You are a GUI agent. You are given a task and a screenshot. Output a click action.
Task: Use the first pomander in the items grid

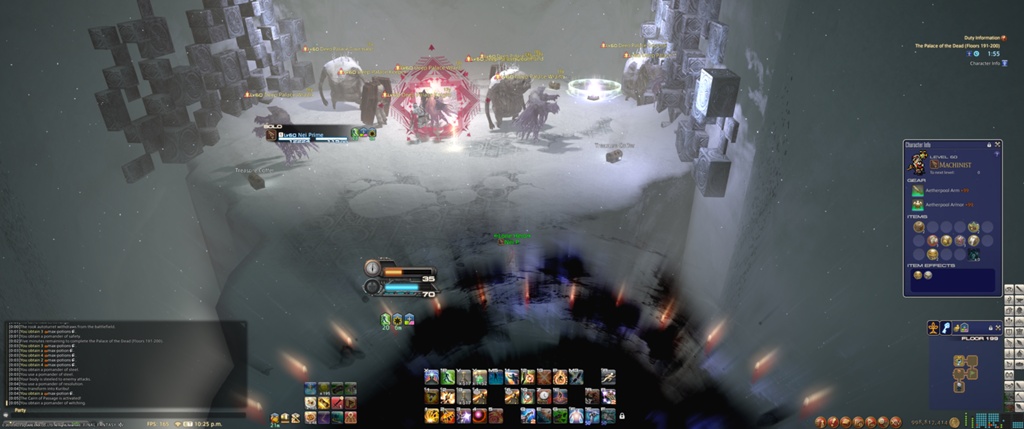point(918,227)
